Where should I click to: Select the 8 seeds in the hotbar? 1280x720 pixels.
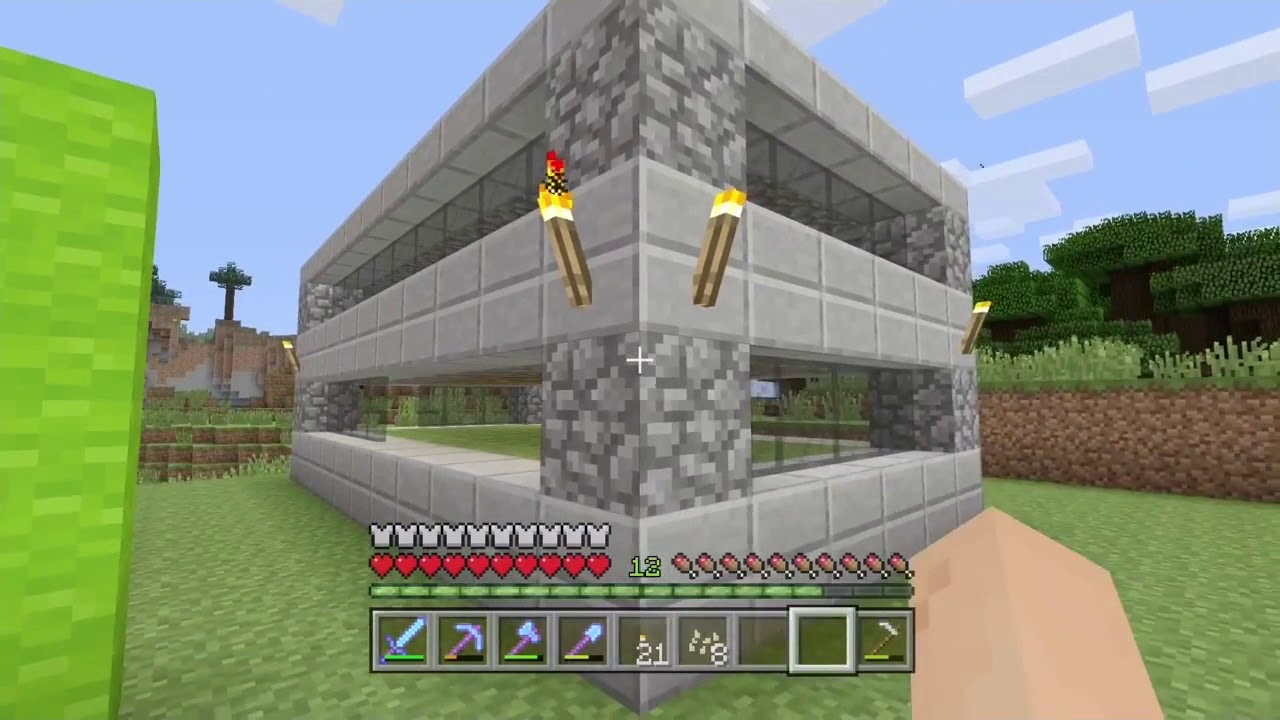tap(705, 642)
